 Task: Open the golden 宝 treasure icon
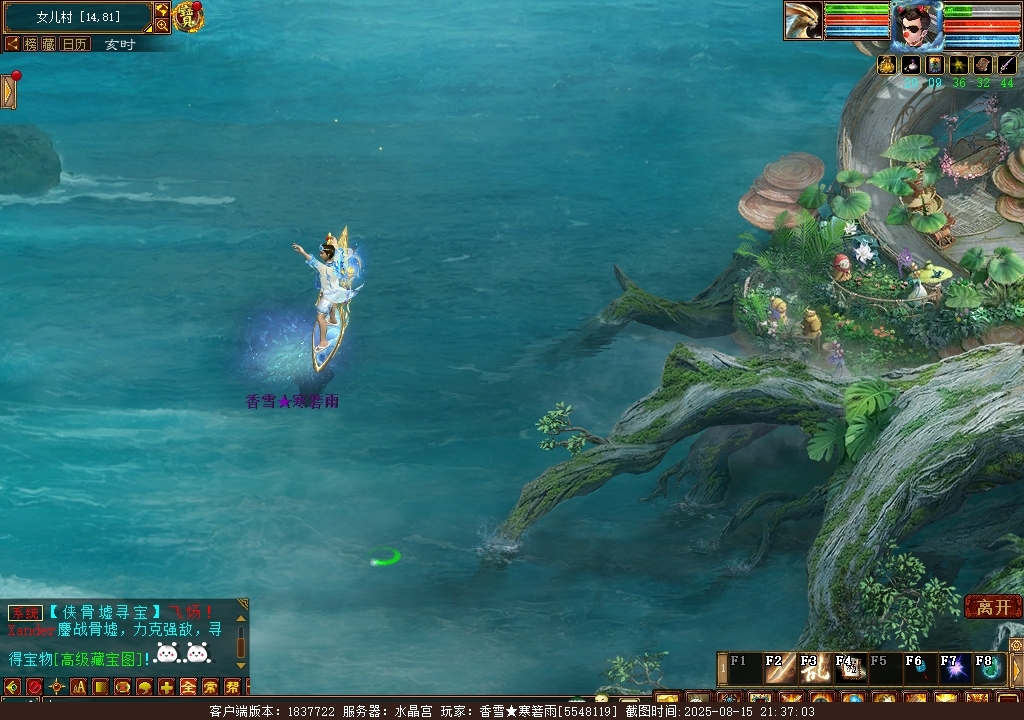coord(188,16)
